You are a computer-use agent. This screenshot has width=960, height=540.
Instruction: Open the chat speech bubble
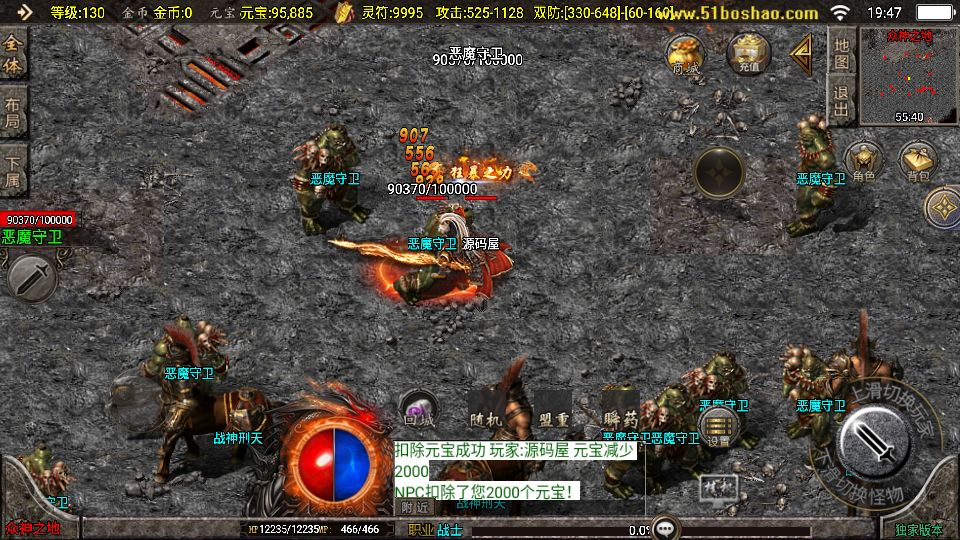(666, 528)
